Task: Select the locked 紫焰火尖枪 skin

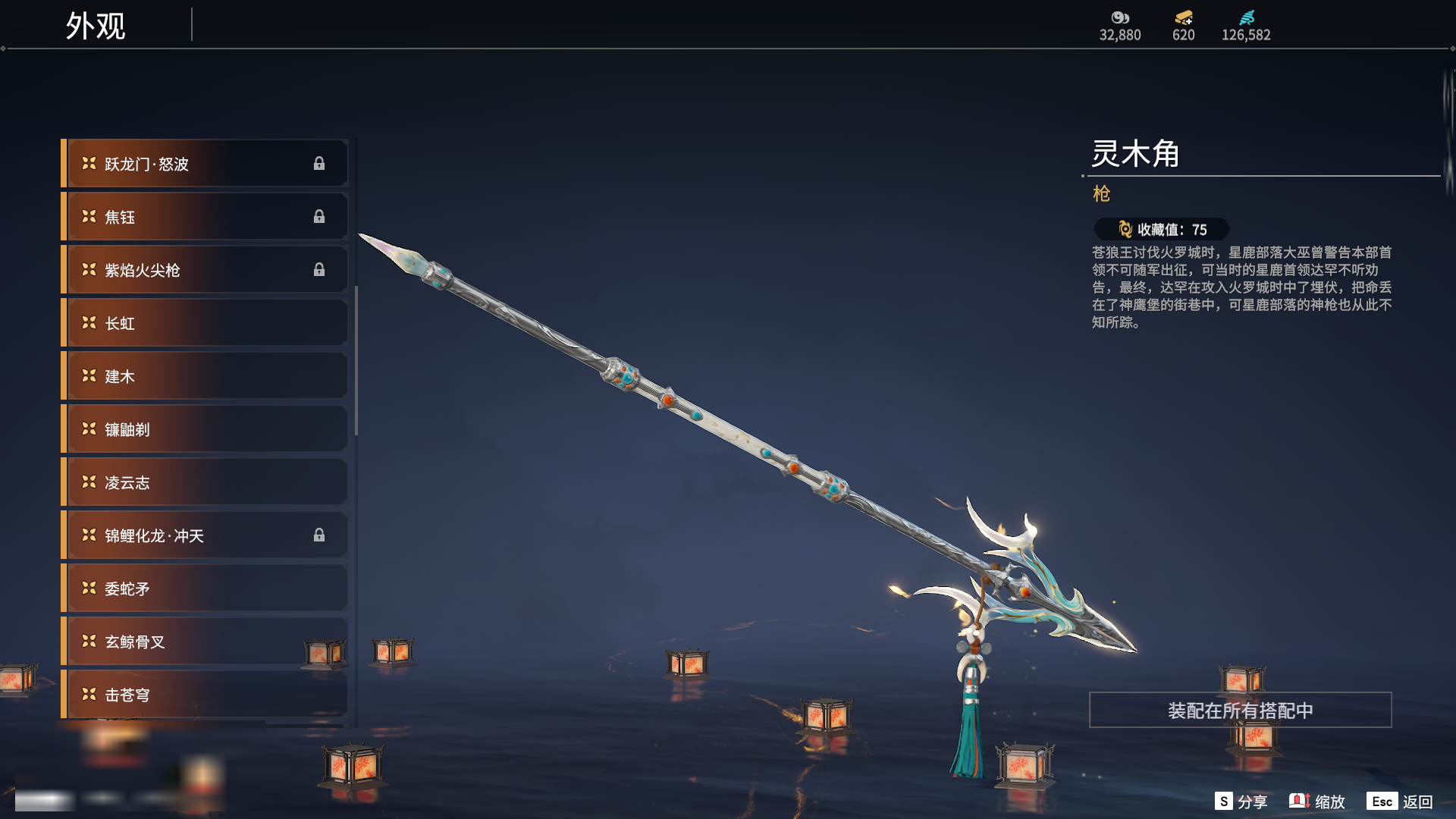Action: (205, 270)
